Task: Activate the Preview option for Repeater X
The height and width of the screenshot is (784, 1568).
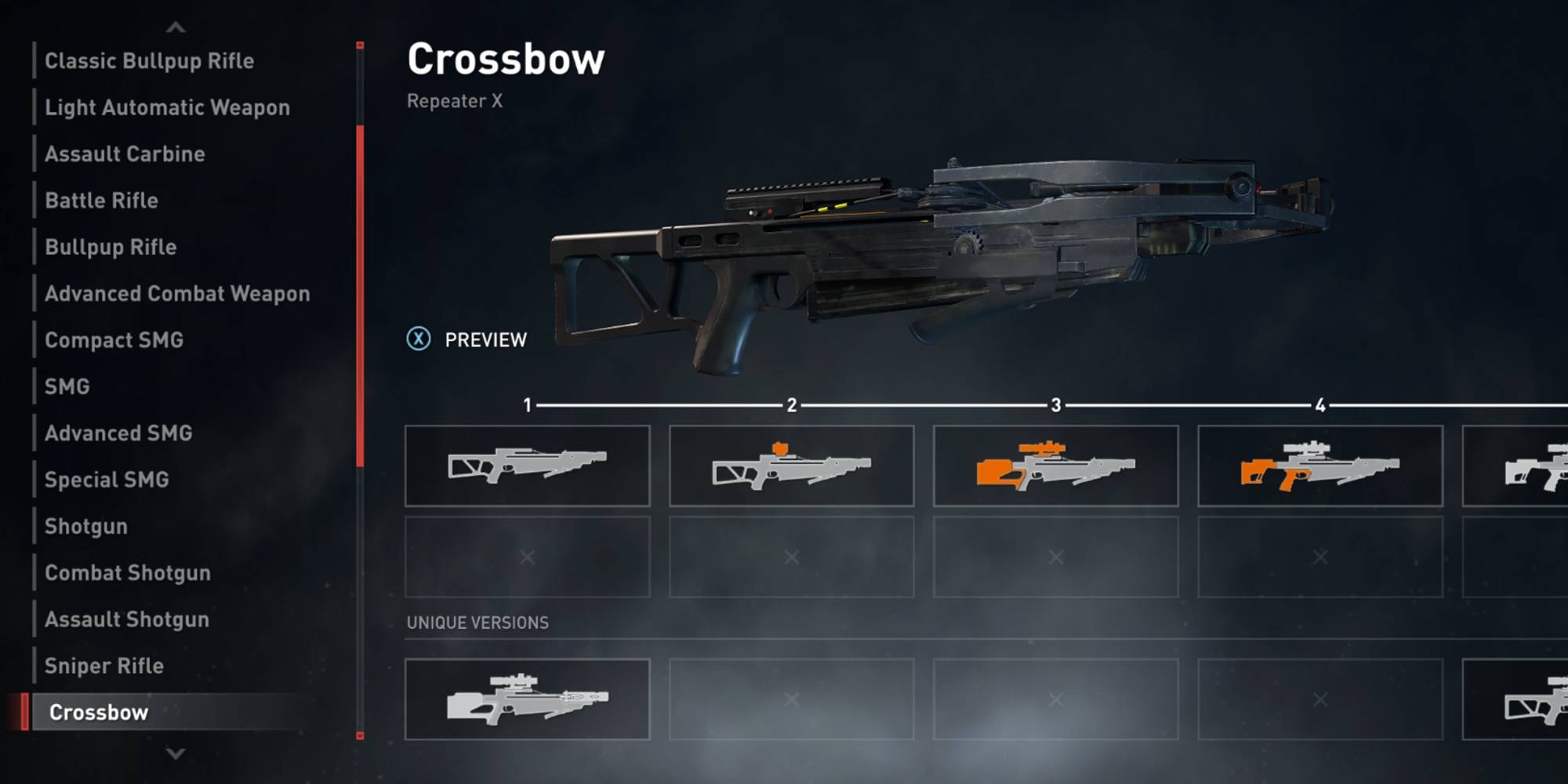Action: (486, 339)
